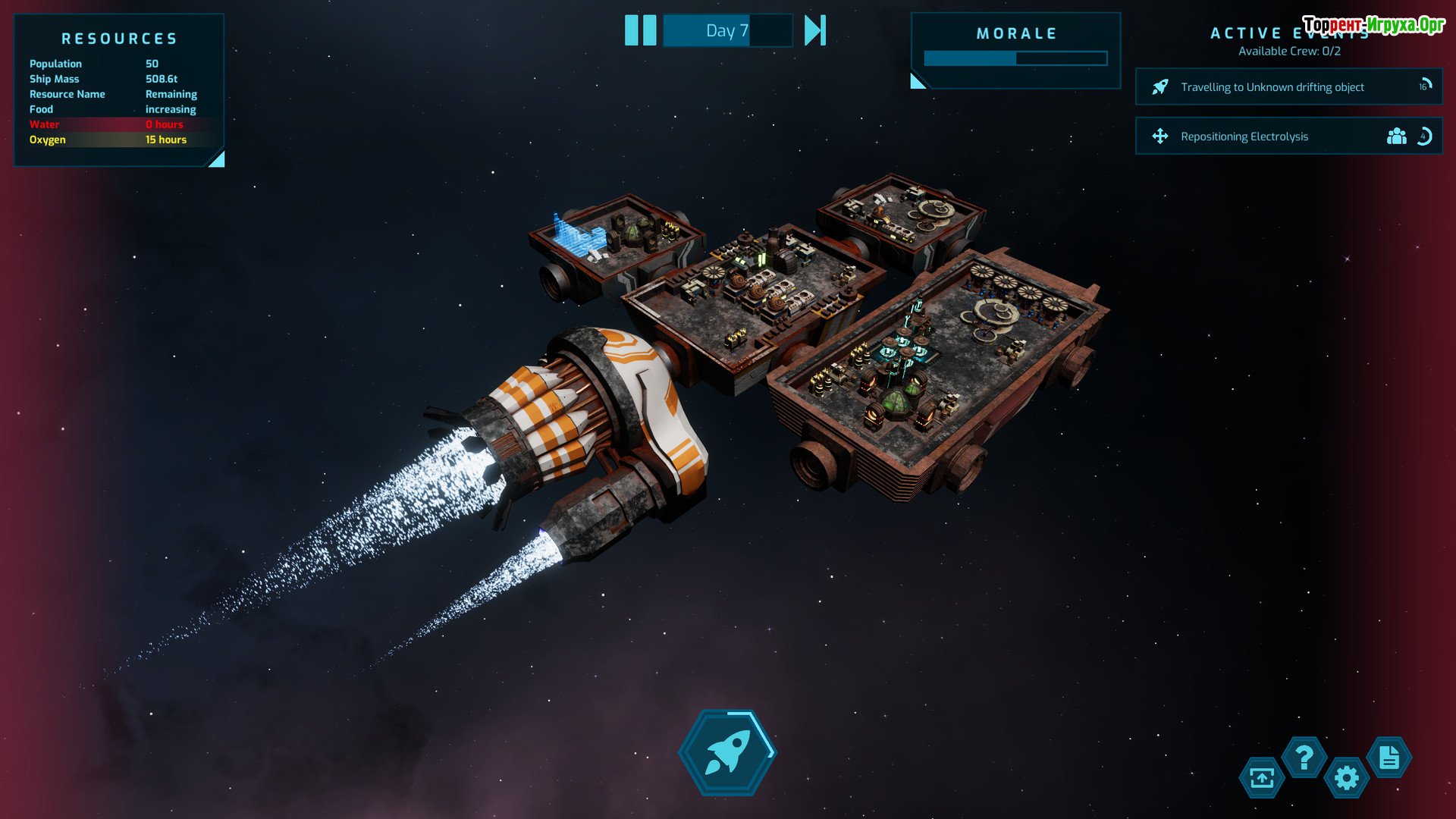Image resolution: width=1456 pixels, height=819 pixels.
Task: Open the rocket travel hexagon button
Action: pos(727,752)
